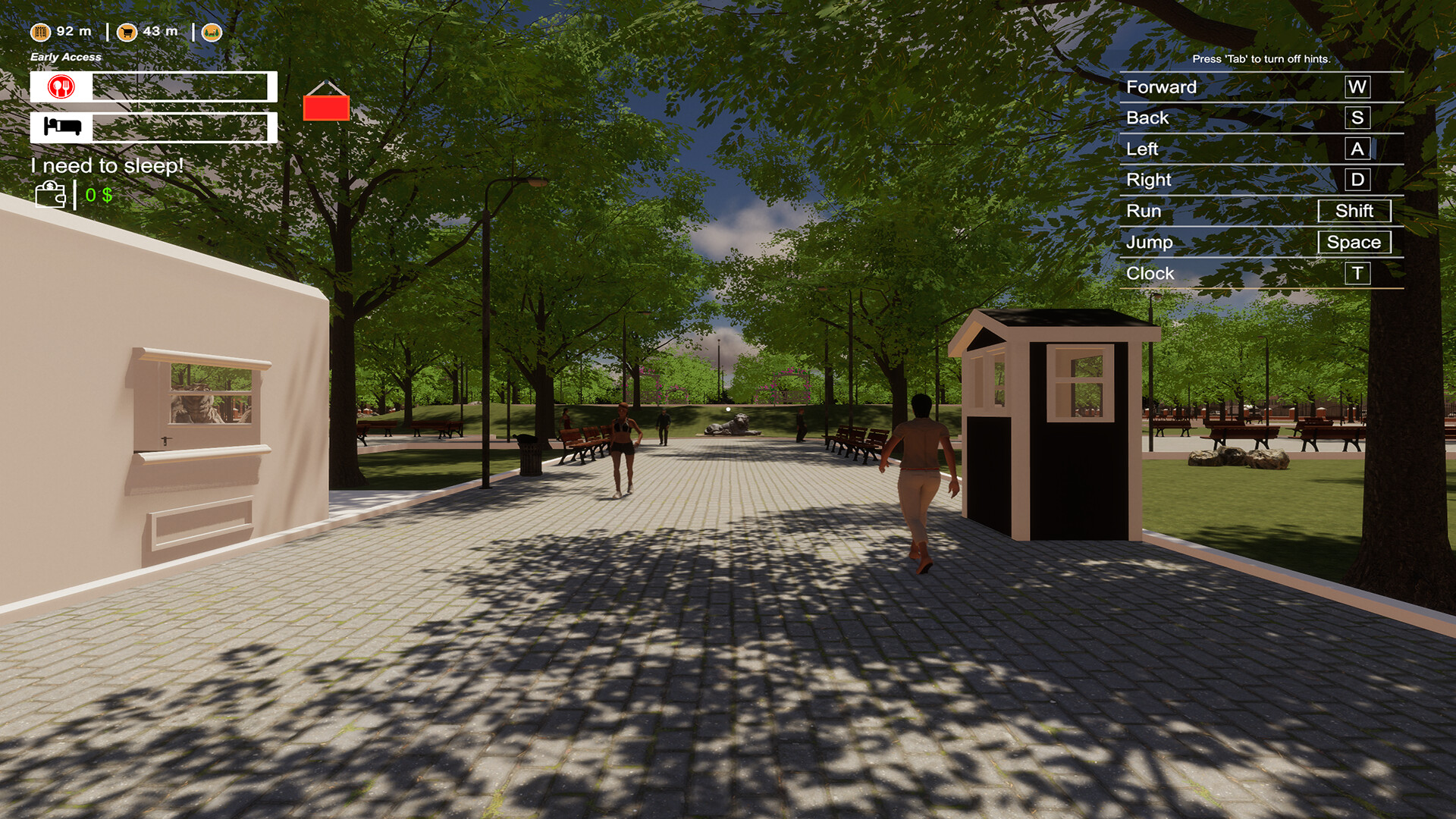Click the 'I need to sleep!' message

(x=107, y=165)
